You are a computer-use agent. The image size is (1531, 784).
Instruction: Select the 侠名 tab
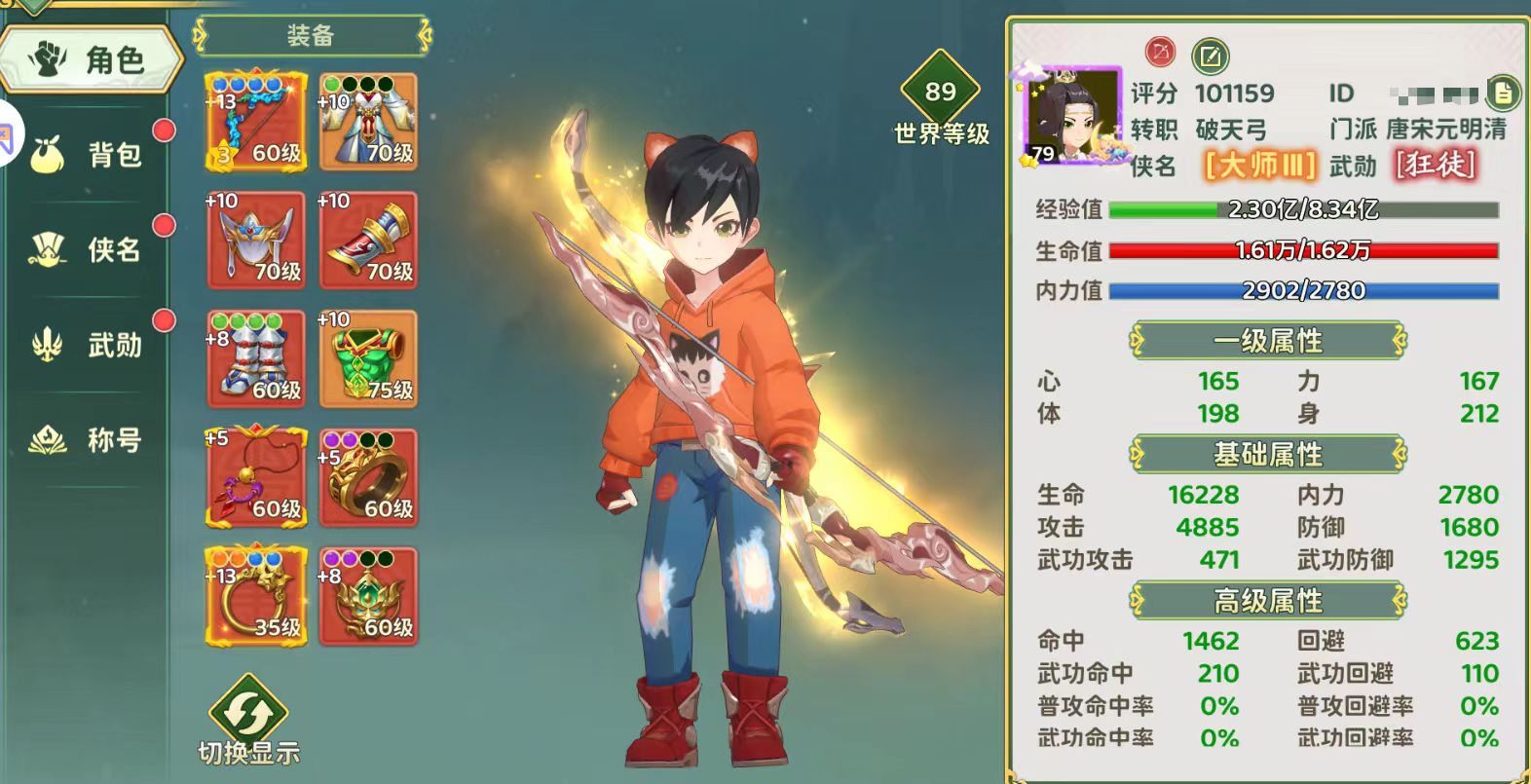click(x=93, y=249)
